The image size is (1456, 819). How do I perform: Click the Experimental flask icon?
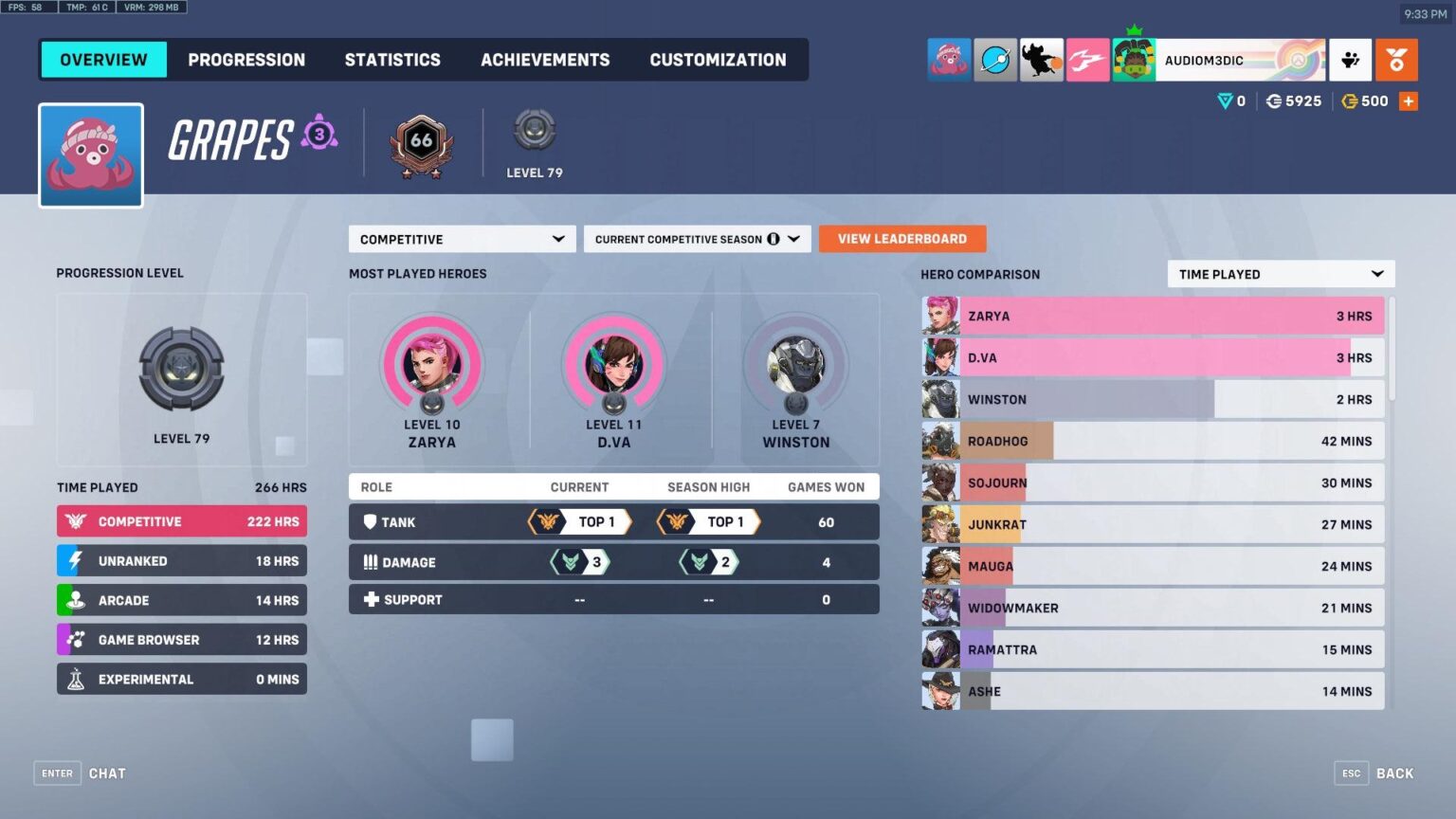pos(74,679)
